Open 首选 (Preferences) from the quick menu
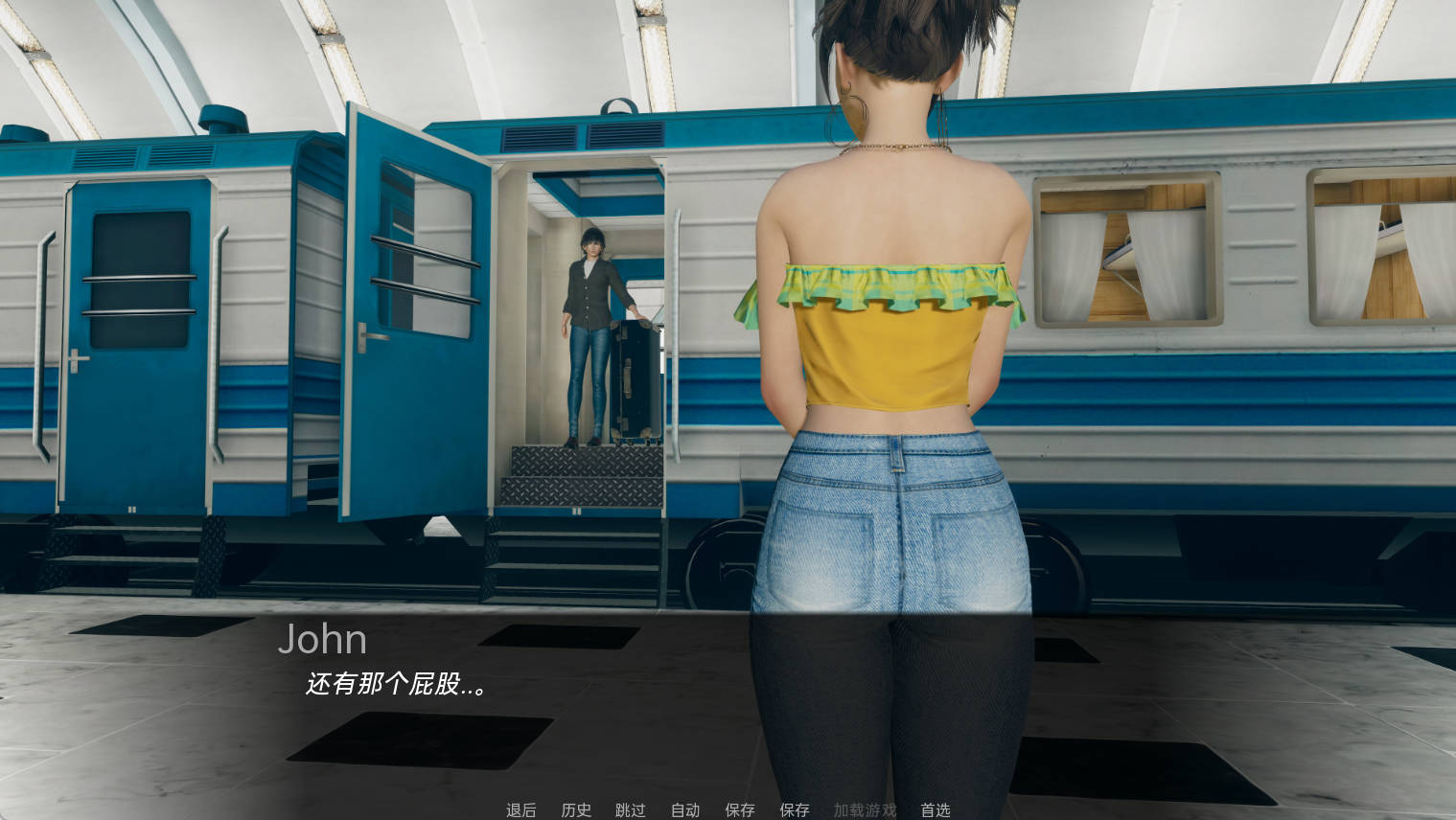Viewport: 1456px width, 820px height. coord(936,810)
